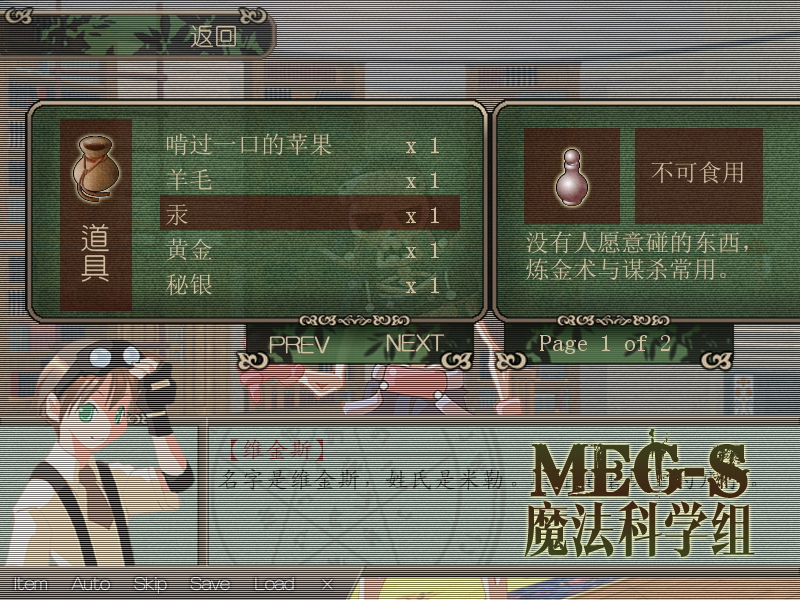Open the Item menu in bottom bar

[30, 584]
